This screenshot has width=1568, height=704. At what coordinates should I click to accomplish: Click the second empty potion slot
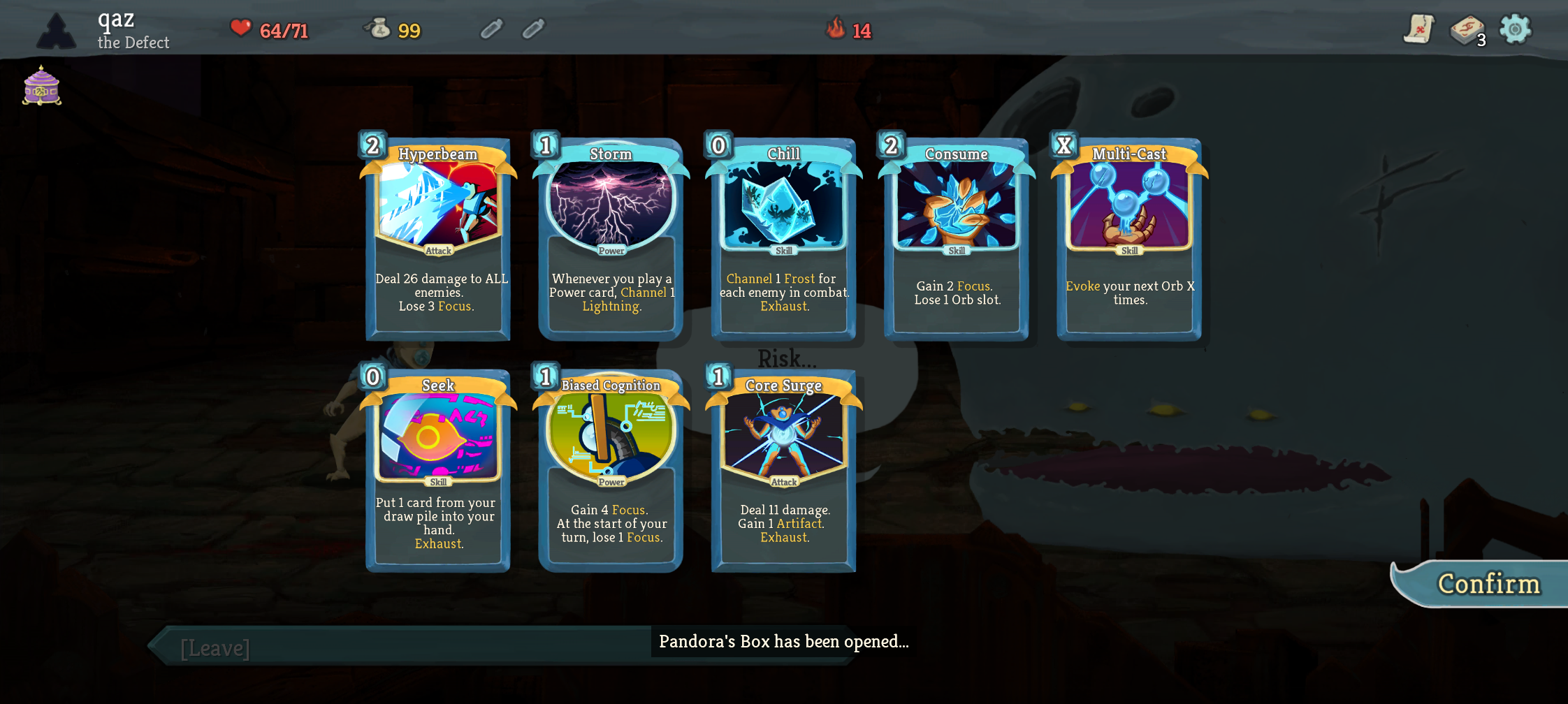point(532,29)
